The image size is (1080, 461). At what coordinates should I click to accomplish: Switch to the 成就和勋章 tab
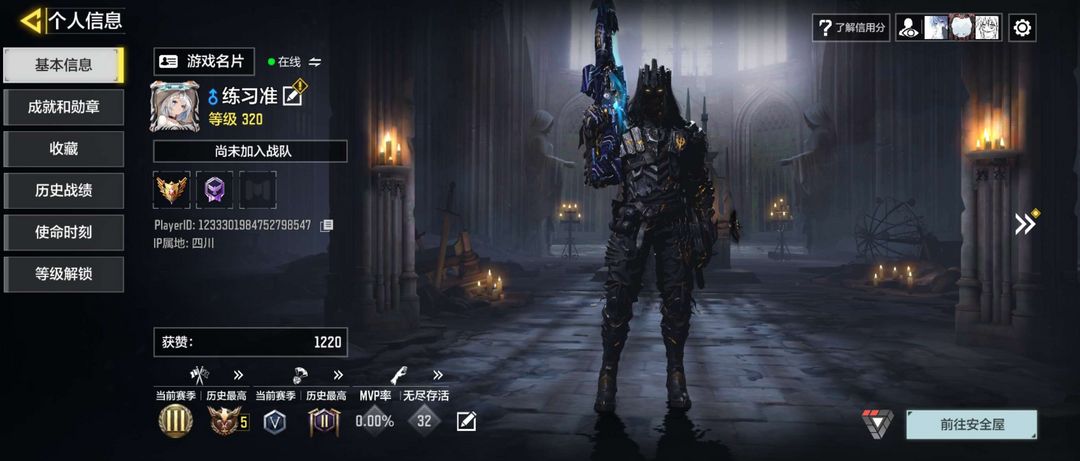coord(63,107)
